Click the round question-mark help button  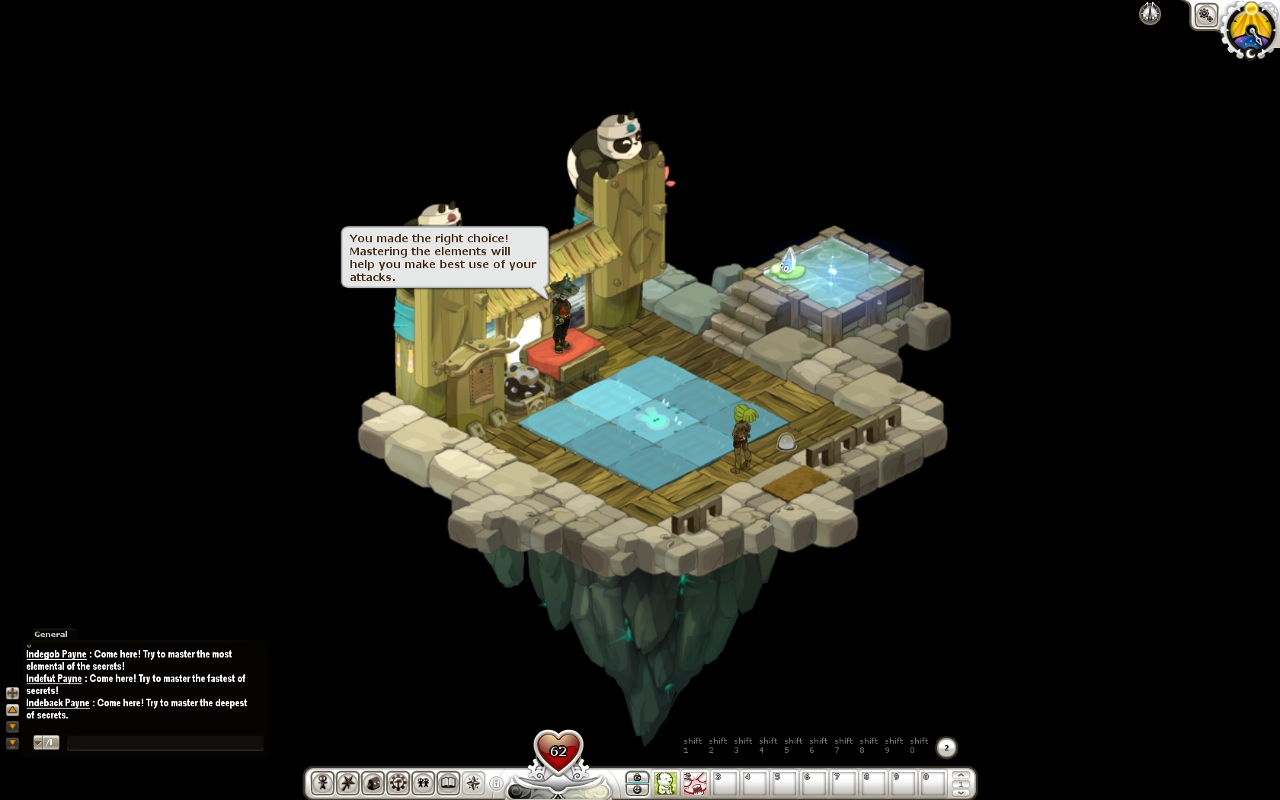946,747
